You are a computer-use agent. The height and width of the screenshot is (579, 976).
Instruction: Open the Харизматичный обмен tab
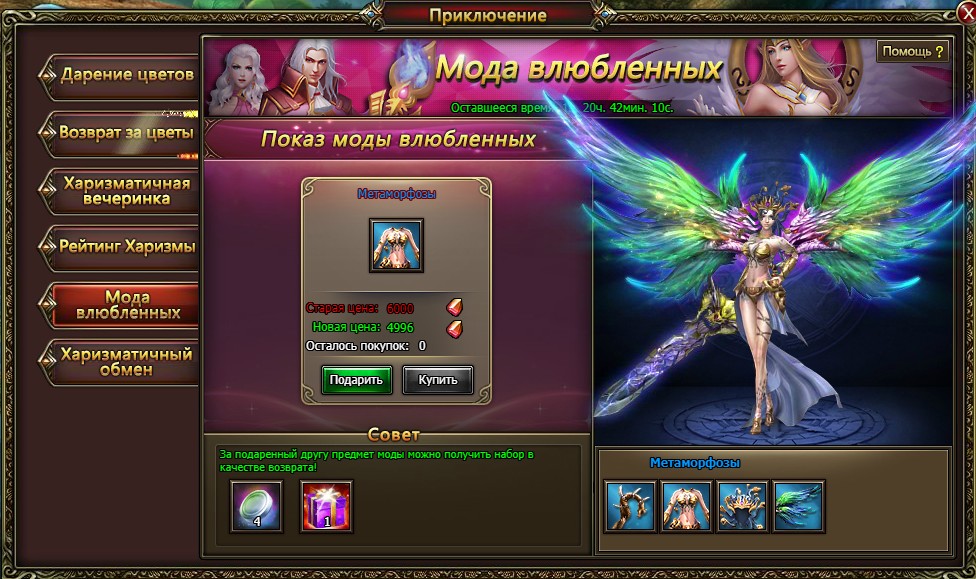tap(124, 361)
